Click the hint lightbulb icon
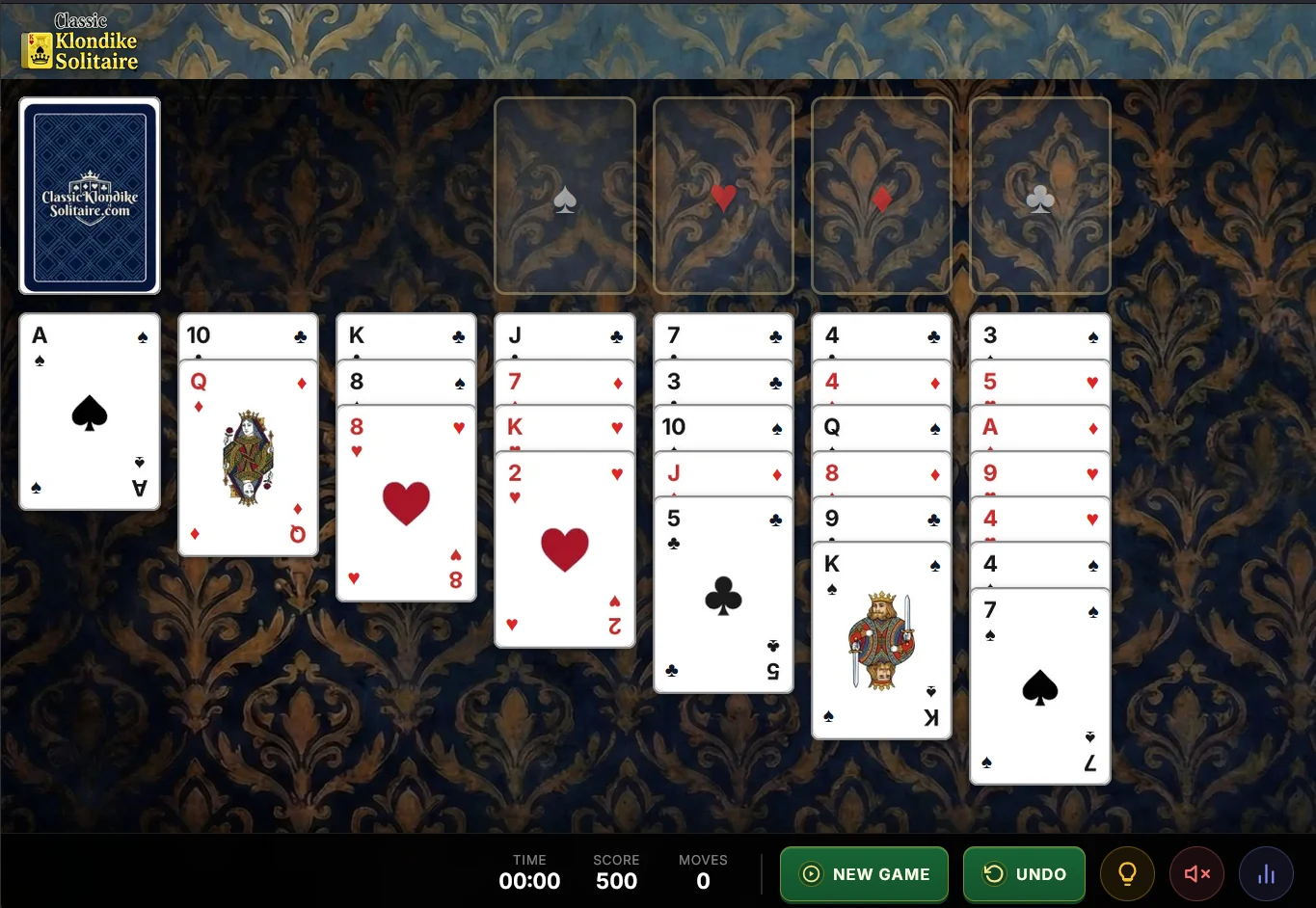The height and width of the screenshot is (908, 1316). (1127, 873)
